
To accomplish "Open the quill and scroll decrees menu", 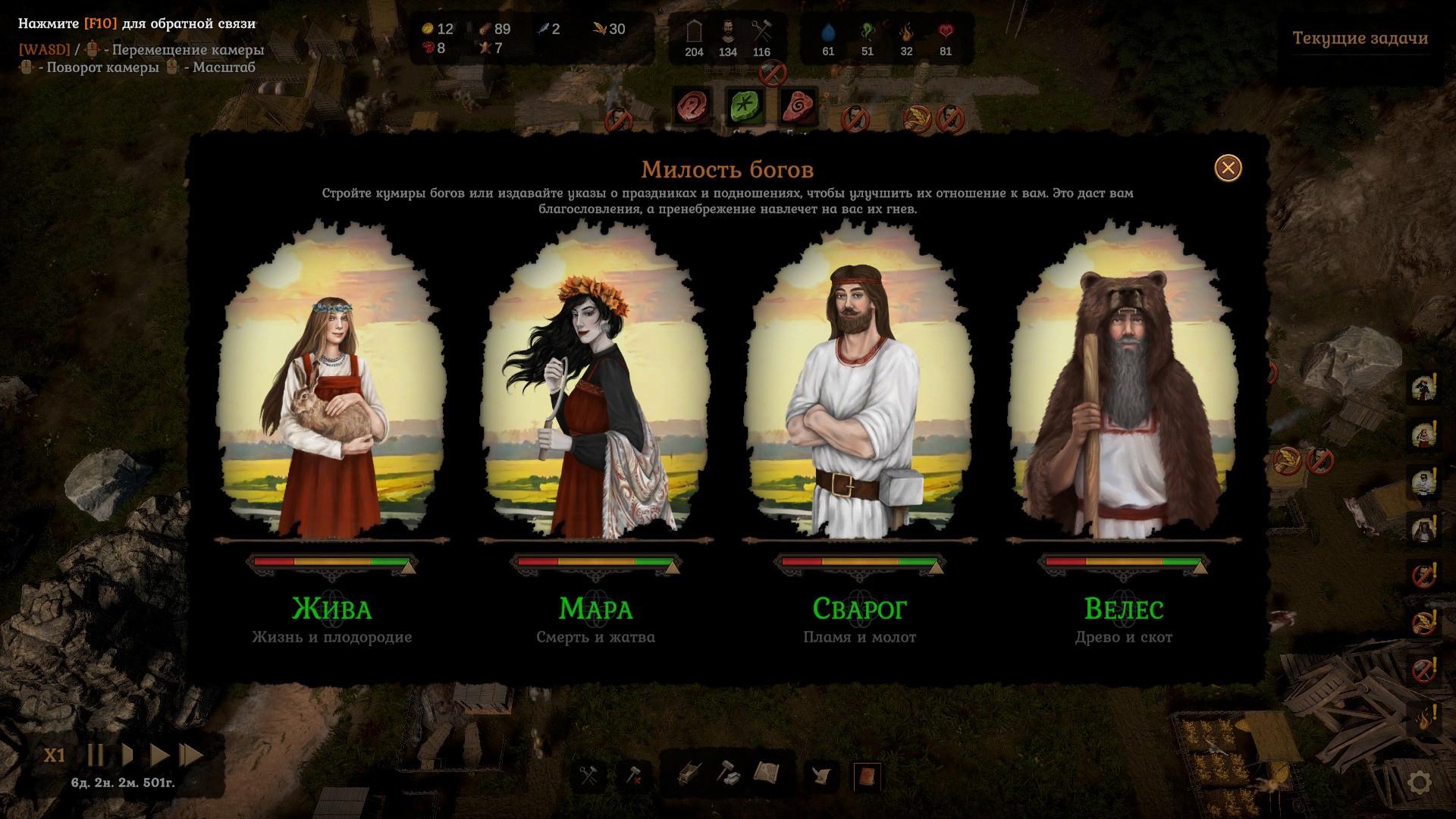I will [823, 775].
